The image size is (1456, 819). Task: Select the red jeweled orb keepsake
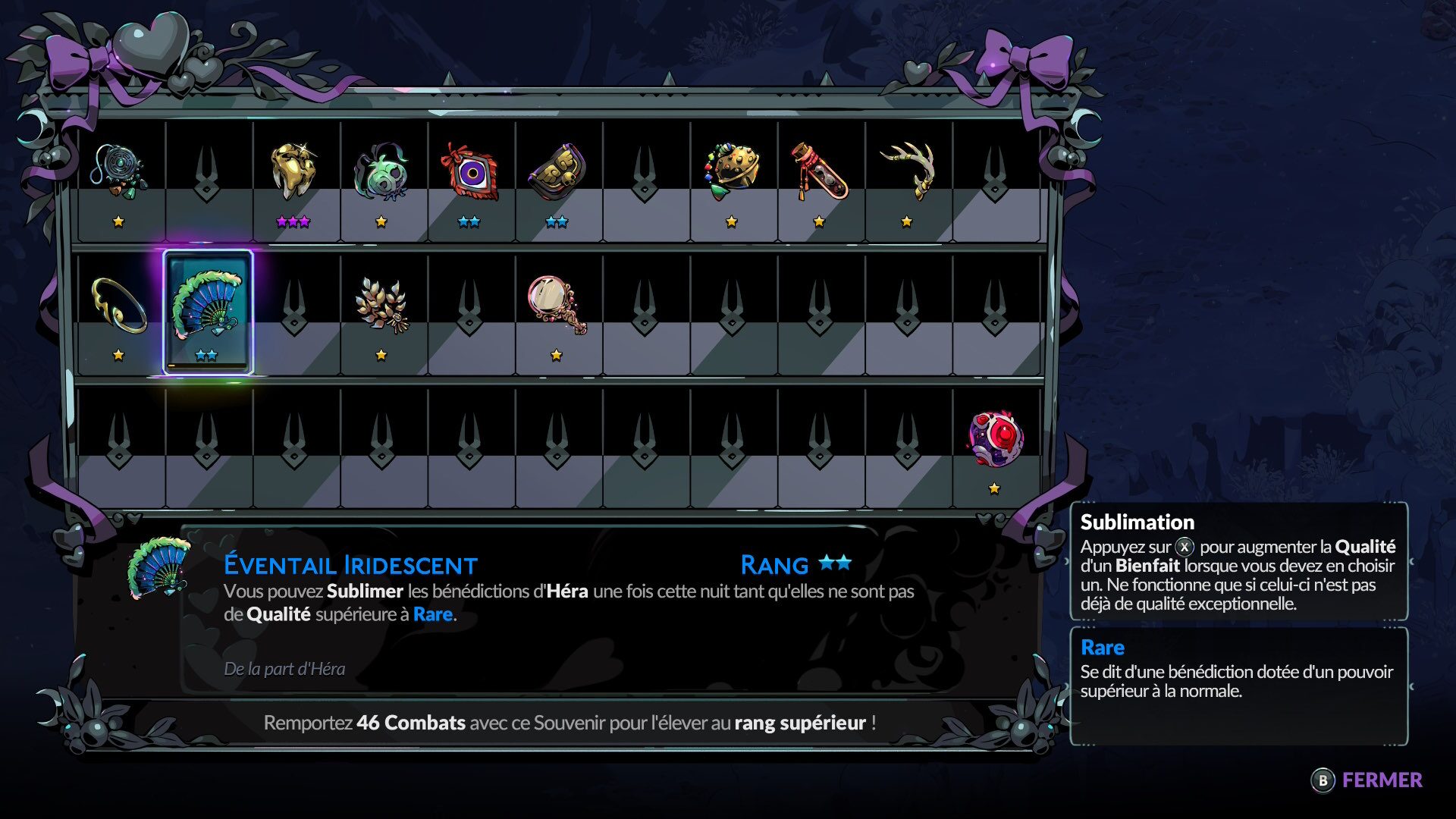click(995, 439)
